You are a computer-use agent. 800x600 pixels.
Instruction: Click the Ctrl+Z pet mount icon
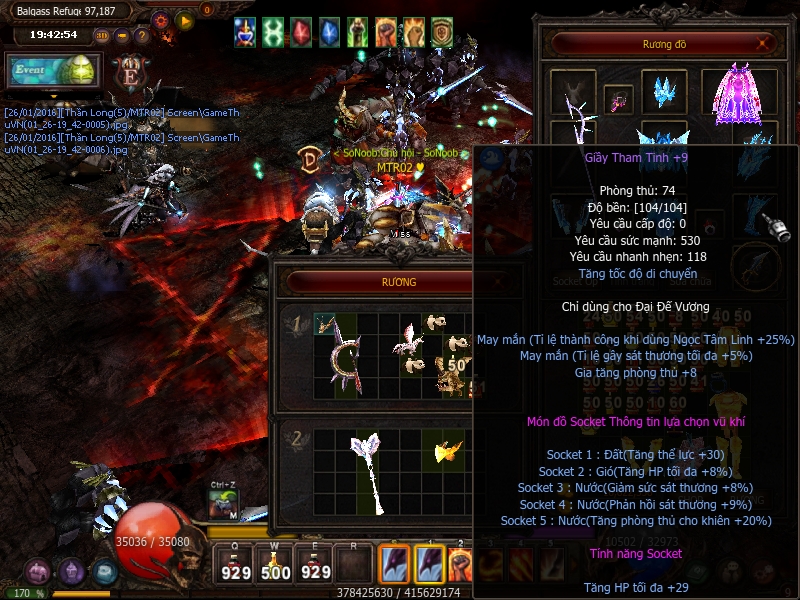point(223,504)
